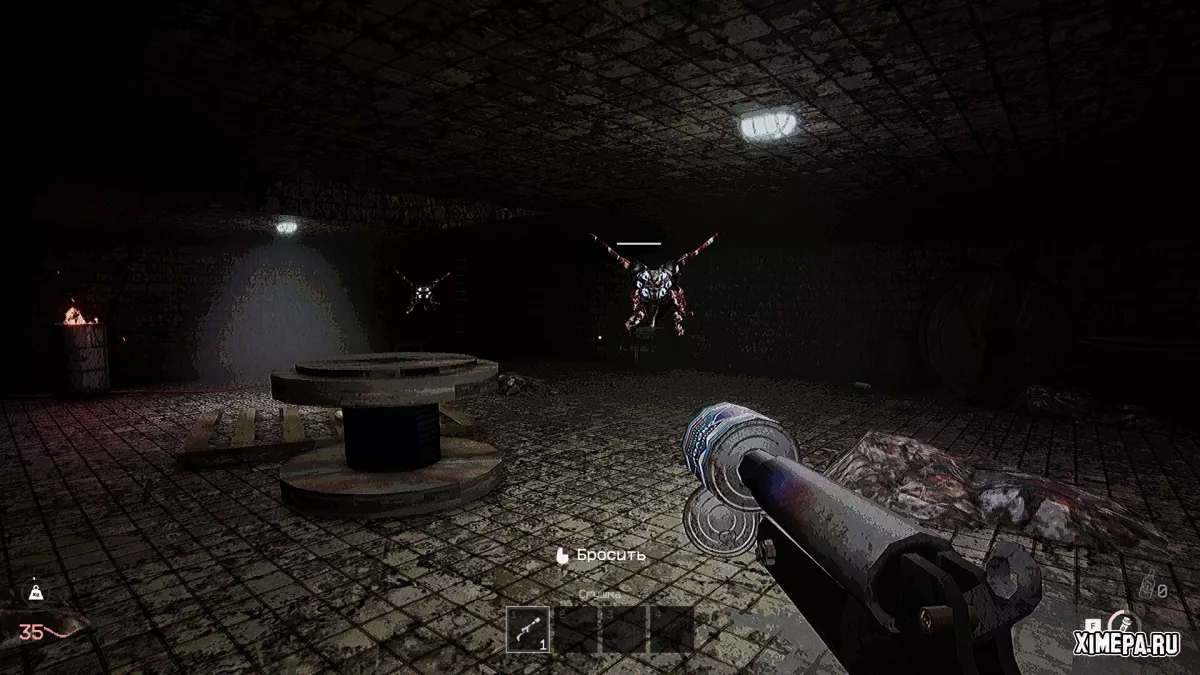Click the kg carry weight icon
Image resolution: width=1200 pixels, height=675 pixels.
(x=36, y=592)
